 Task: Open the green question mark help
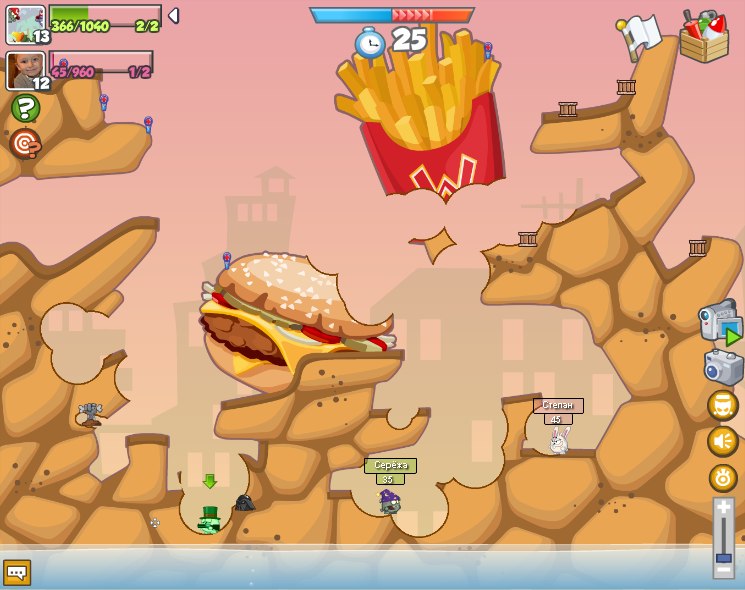[25, 108]
